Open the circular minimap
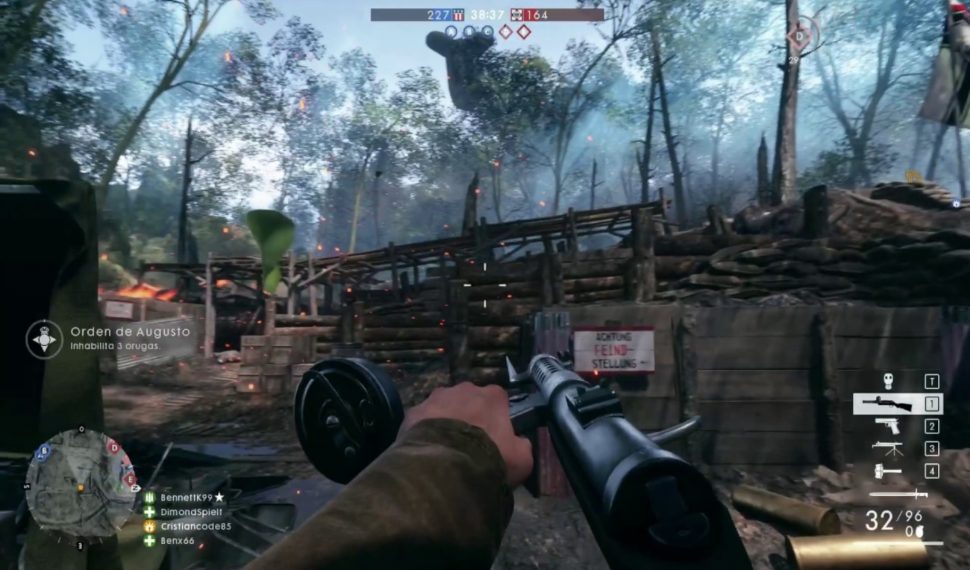 point(81,484)
